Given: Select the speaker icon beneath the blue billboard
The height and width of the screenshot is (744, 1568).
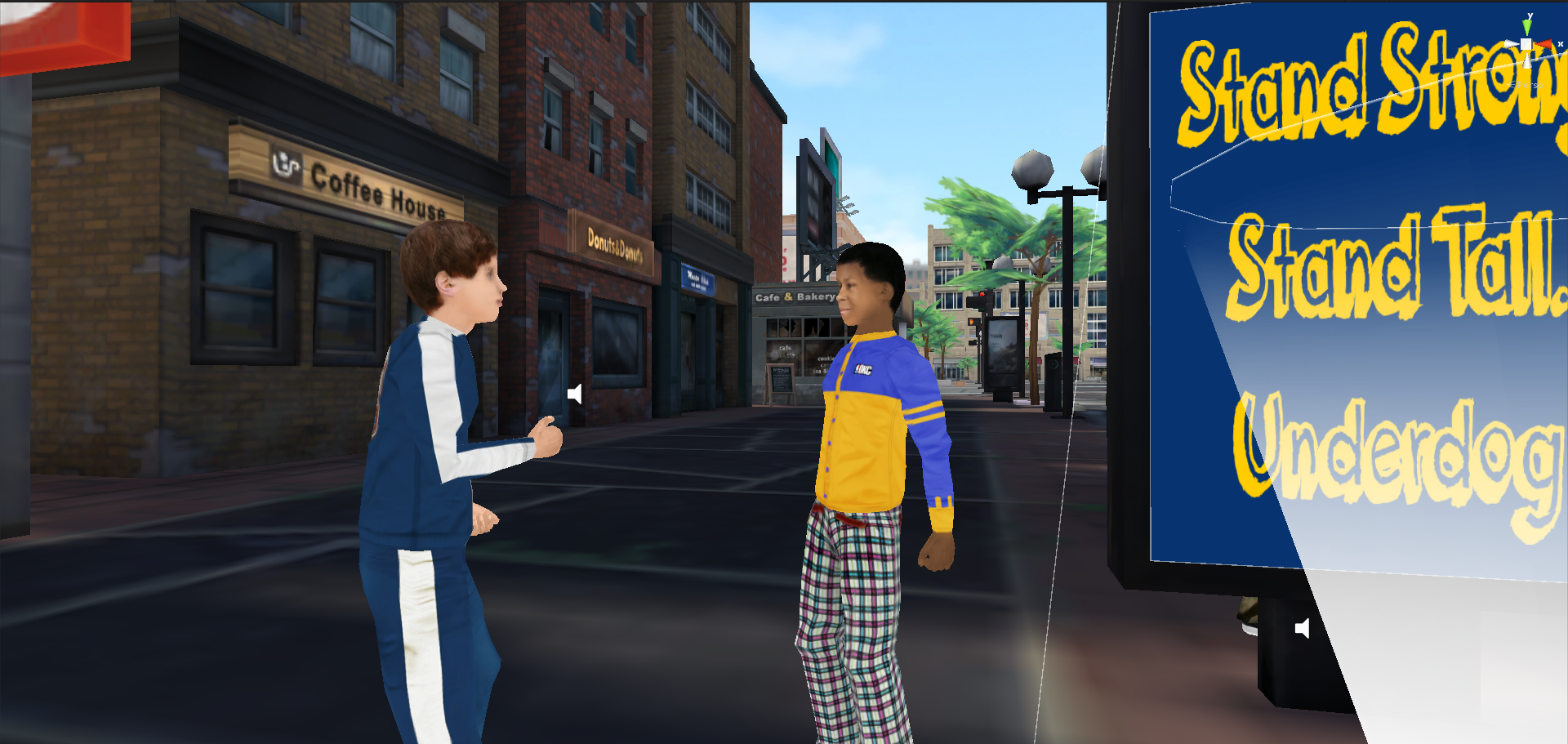Looking at the screenshot, I should pyautogui.click(x=1303, y=628).
